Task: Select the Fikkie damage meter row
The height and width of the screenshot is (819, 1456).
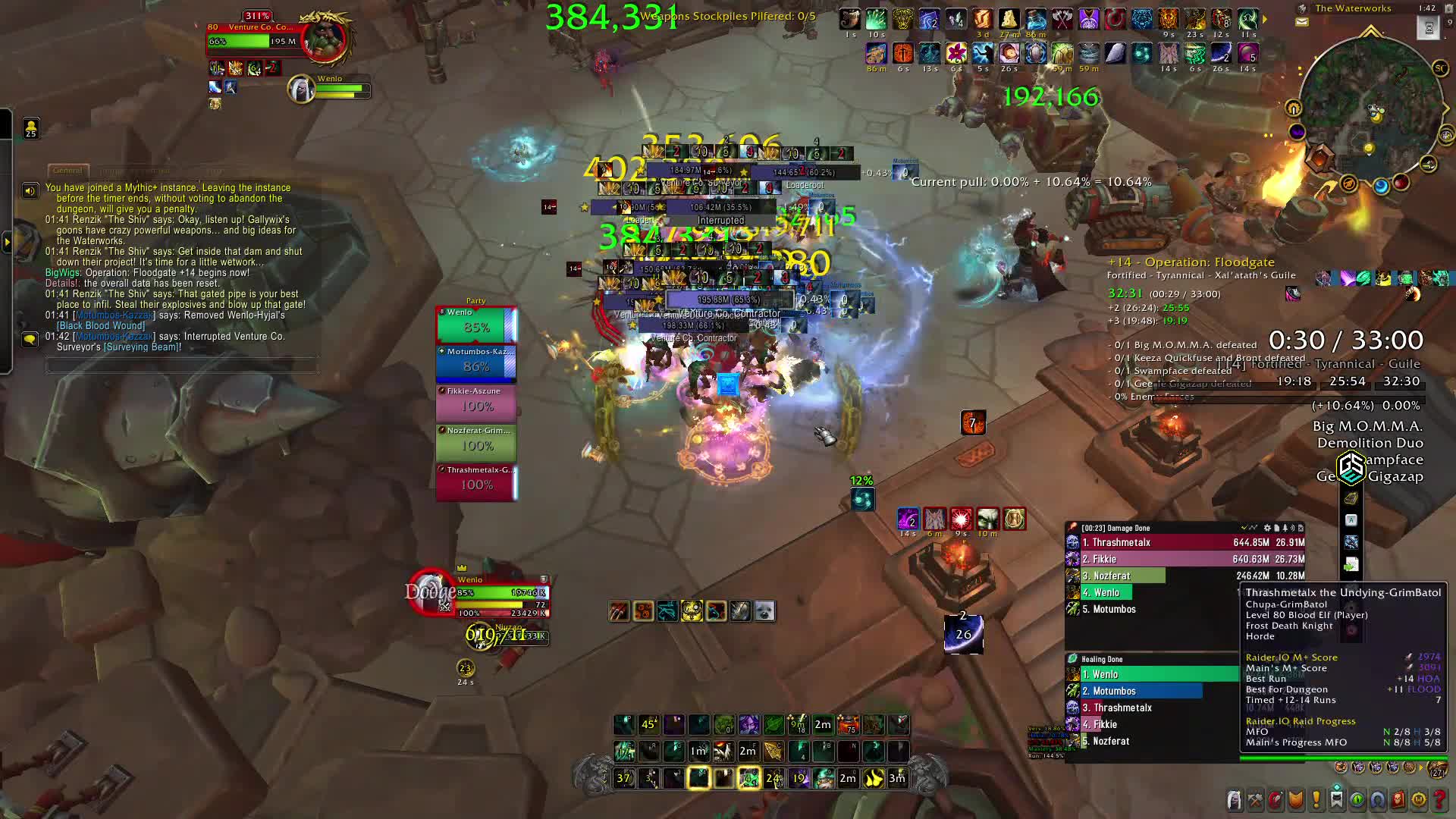Action: [x=1187, y=559]
